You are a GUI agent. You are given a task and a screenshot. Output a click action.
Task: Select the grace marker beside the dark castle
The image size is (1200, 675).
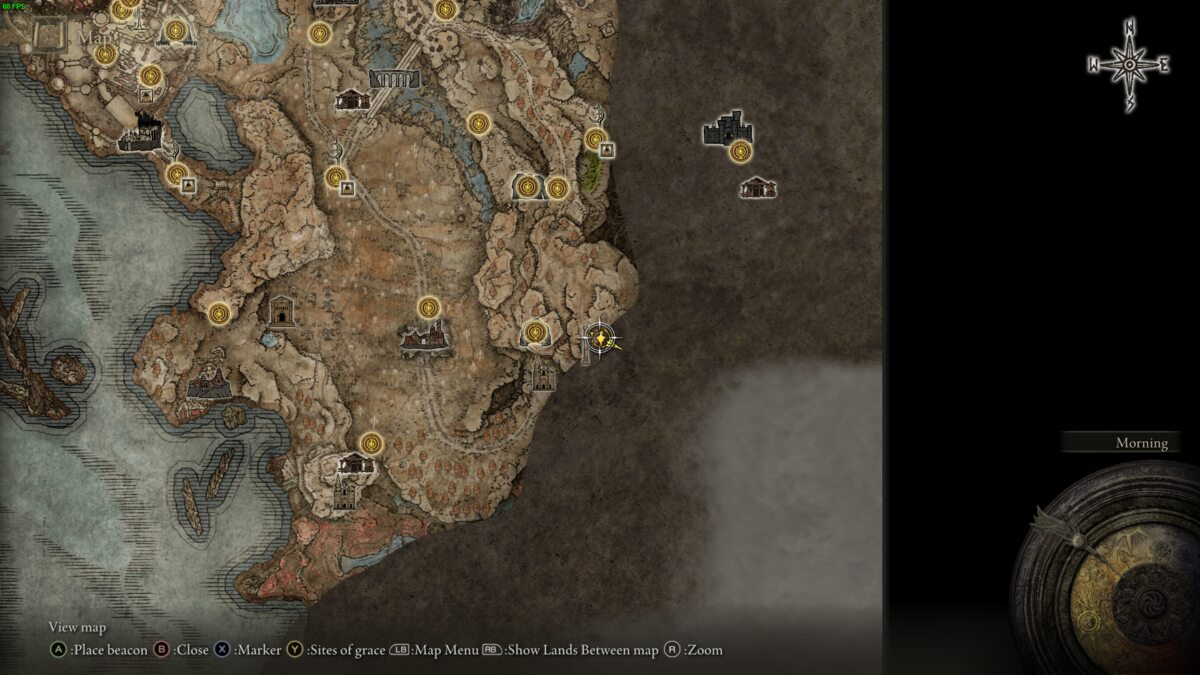click(740, 152)
